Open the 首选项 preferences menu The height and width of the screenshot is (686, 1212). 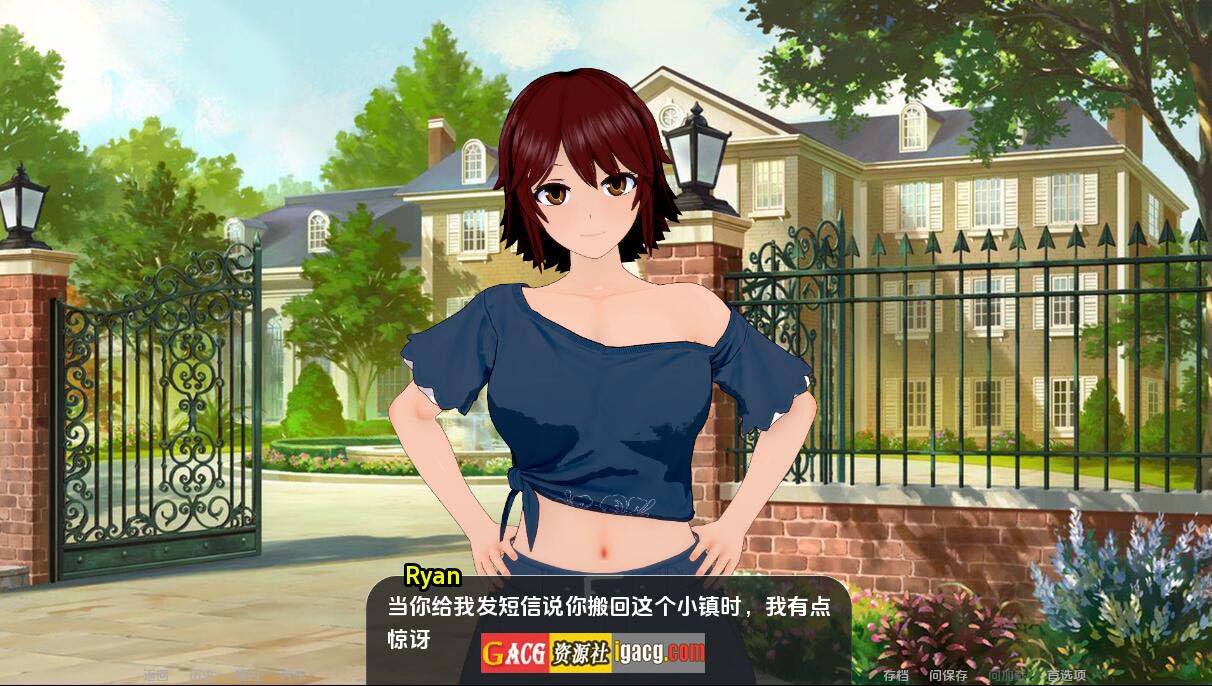[1065, 675]
